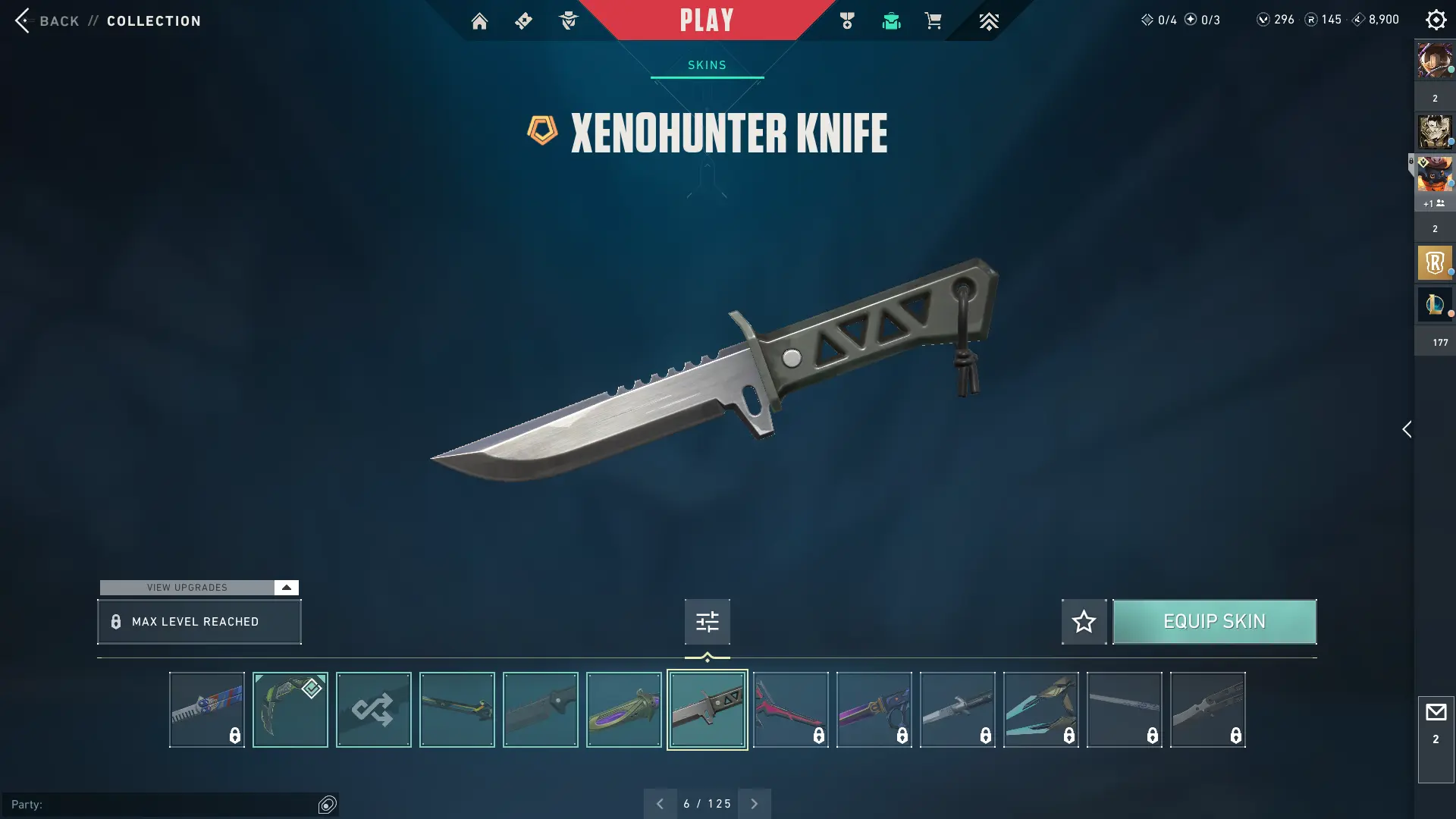Select the Random Favorite Skin shuffle tile
1456x819 pixels.
point(373,709)
